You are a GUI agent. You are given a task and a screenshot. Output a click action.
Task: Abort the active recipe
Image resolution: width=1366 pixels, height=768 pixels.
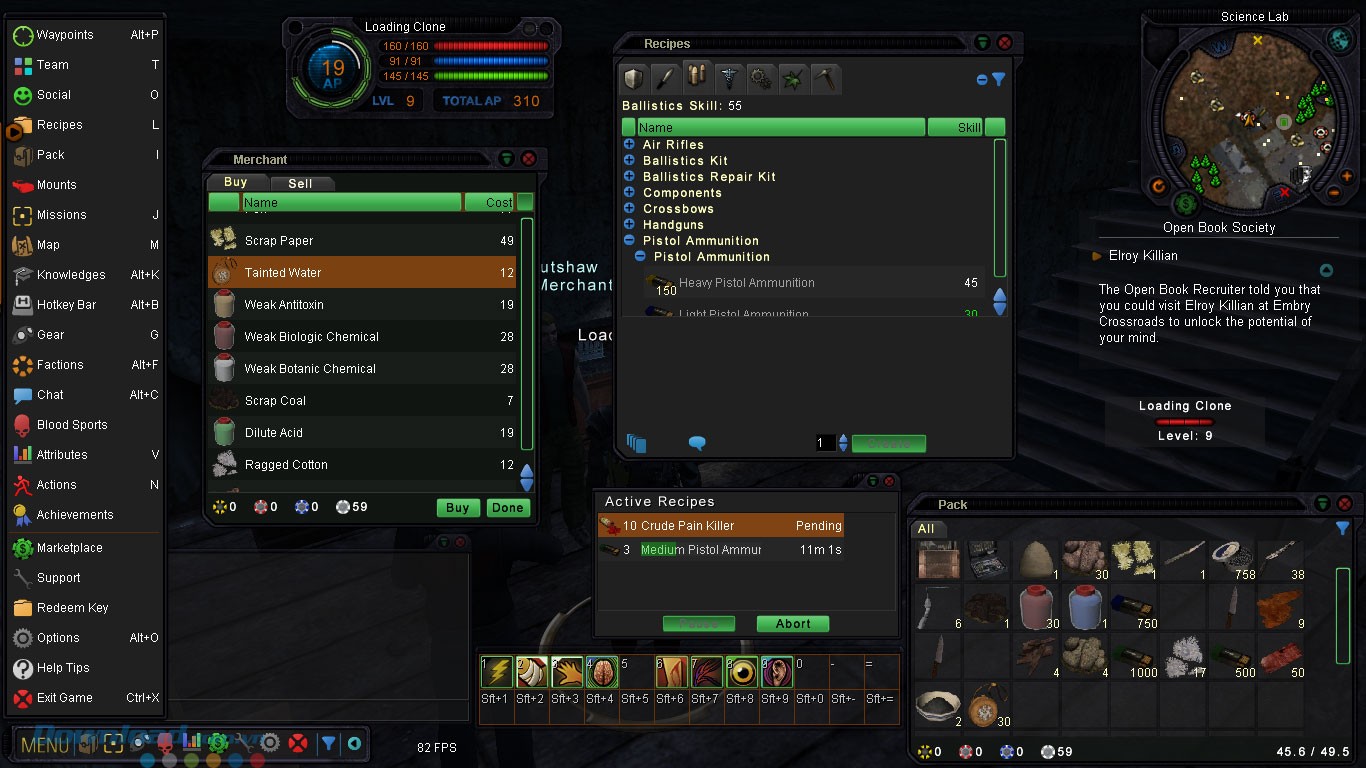pyautogui.click(x=792, y=624)
